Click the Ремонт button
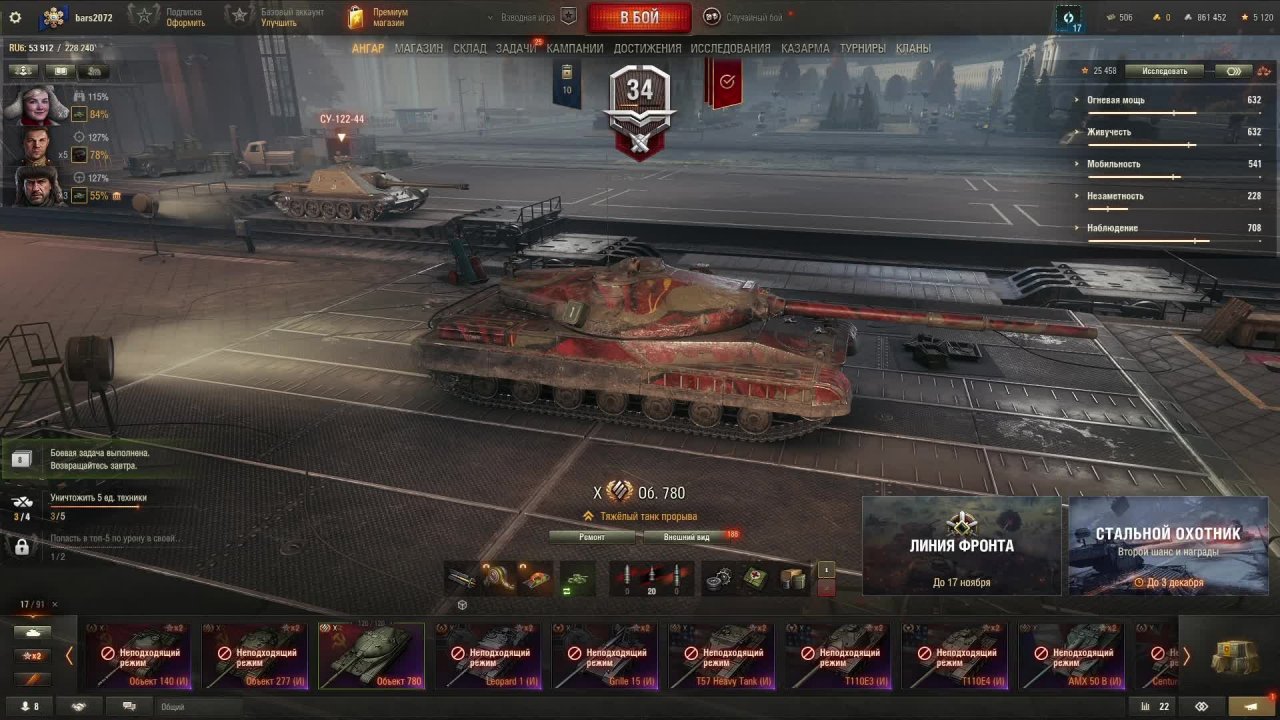The image size is (1280, 720). (591, 537)
